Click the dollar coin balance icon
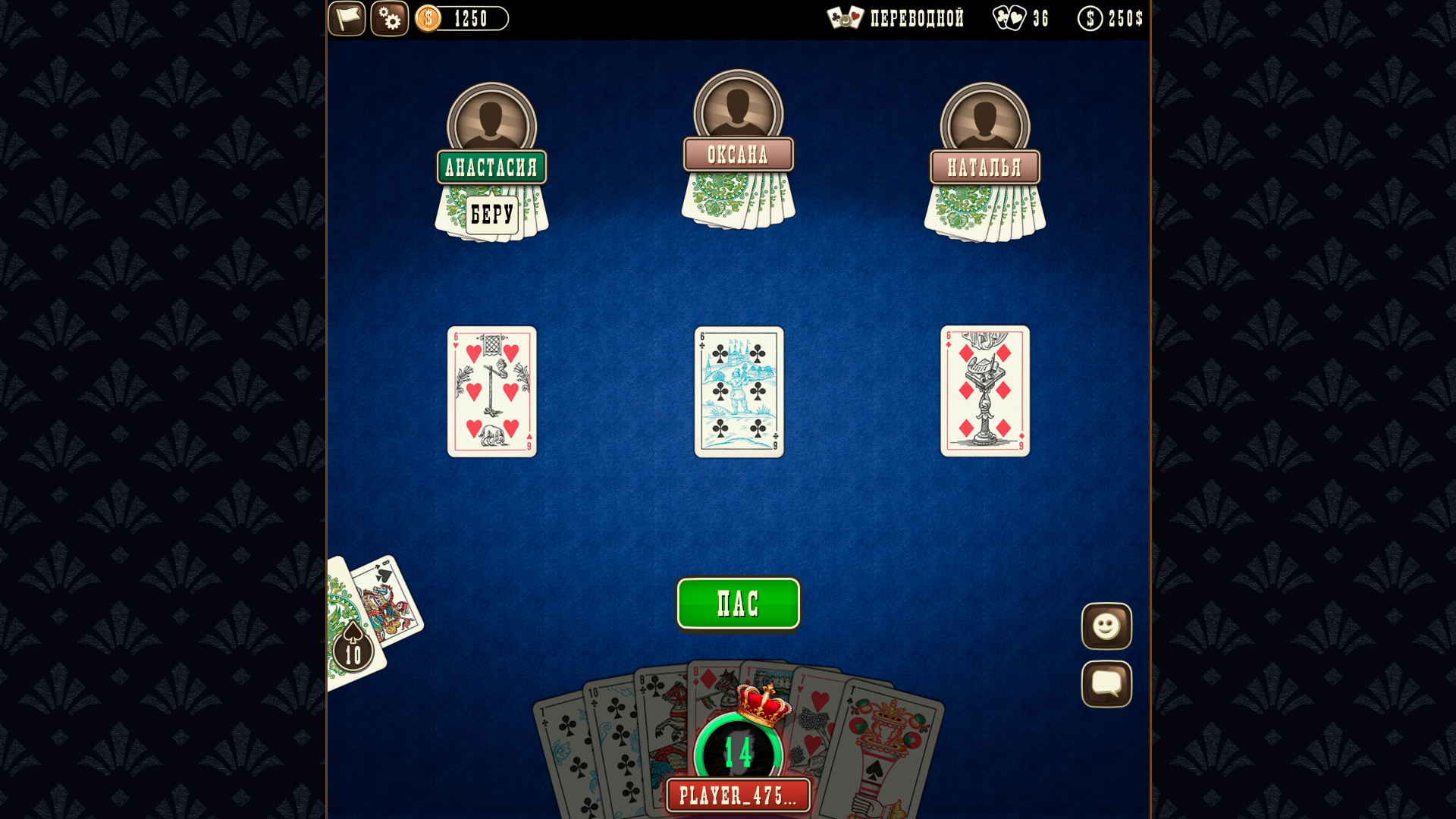The width and height of the screenshot is (1456, 819). click(x=429, y=18)
